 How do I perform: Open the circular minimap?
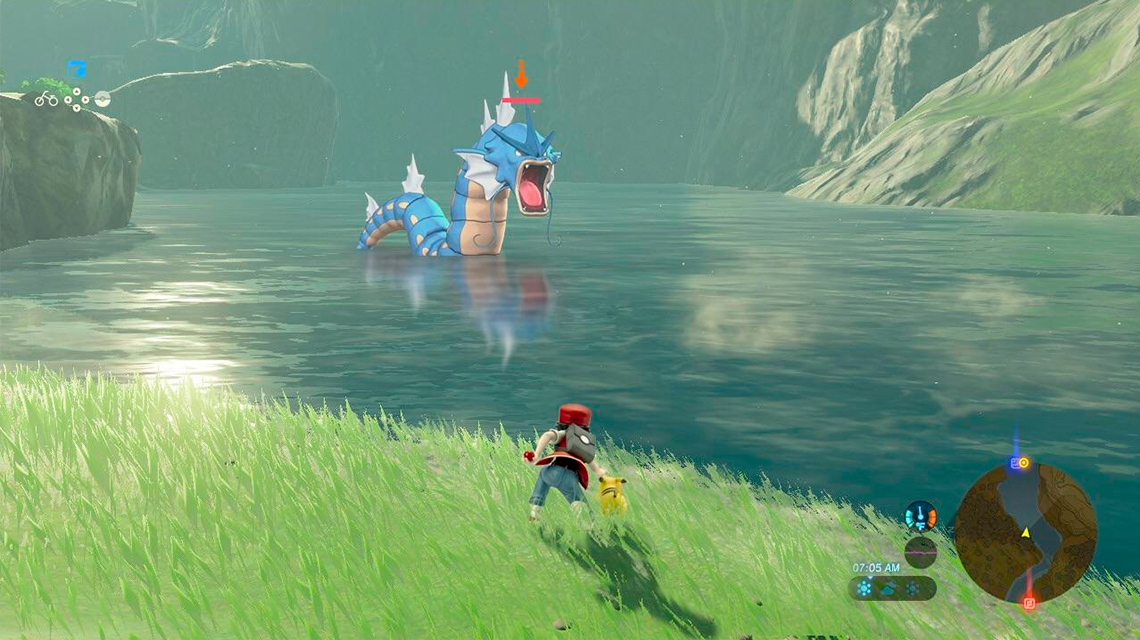point(1025,532)
